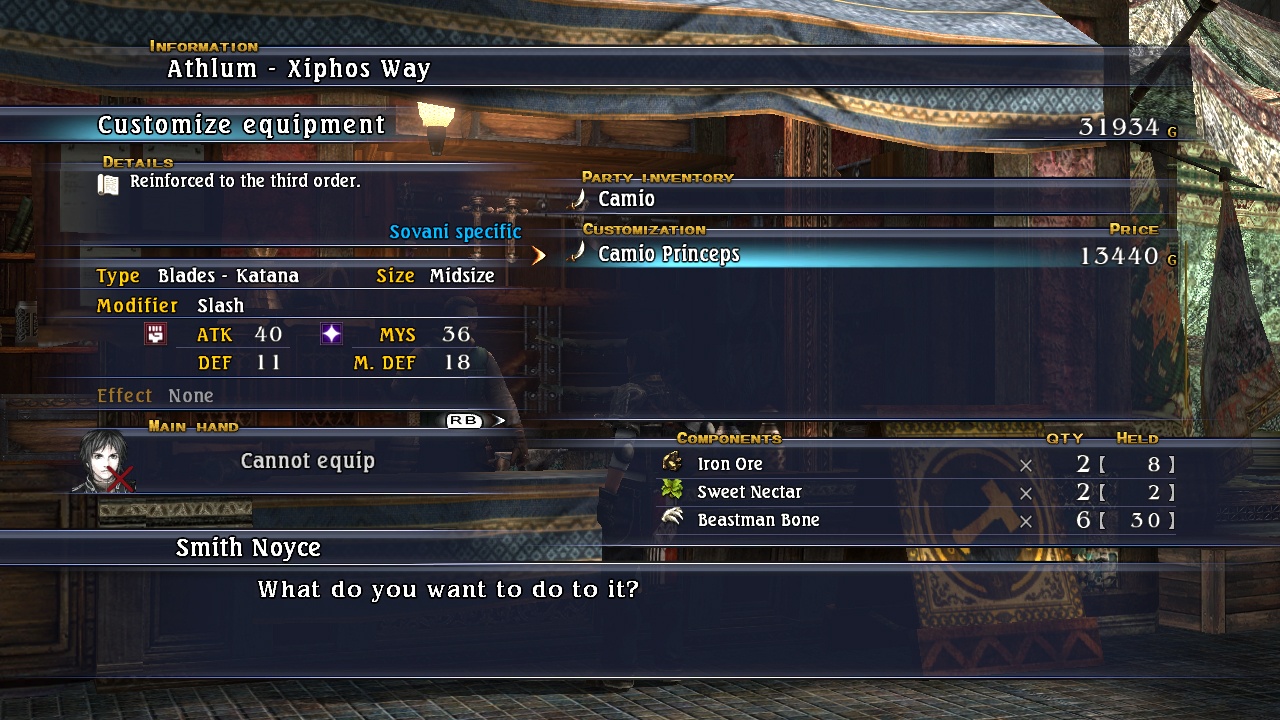Choose Camio in the party inventory
This screenshot has height=720, width=1280.
626,199
